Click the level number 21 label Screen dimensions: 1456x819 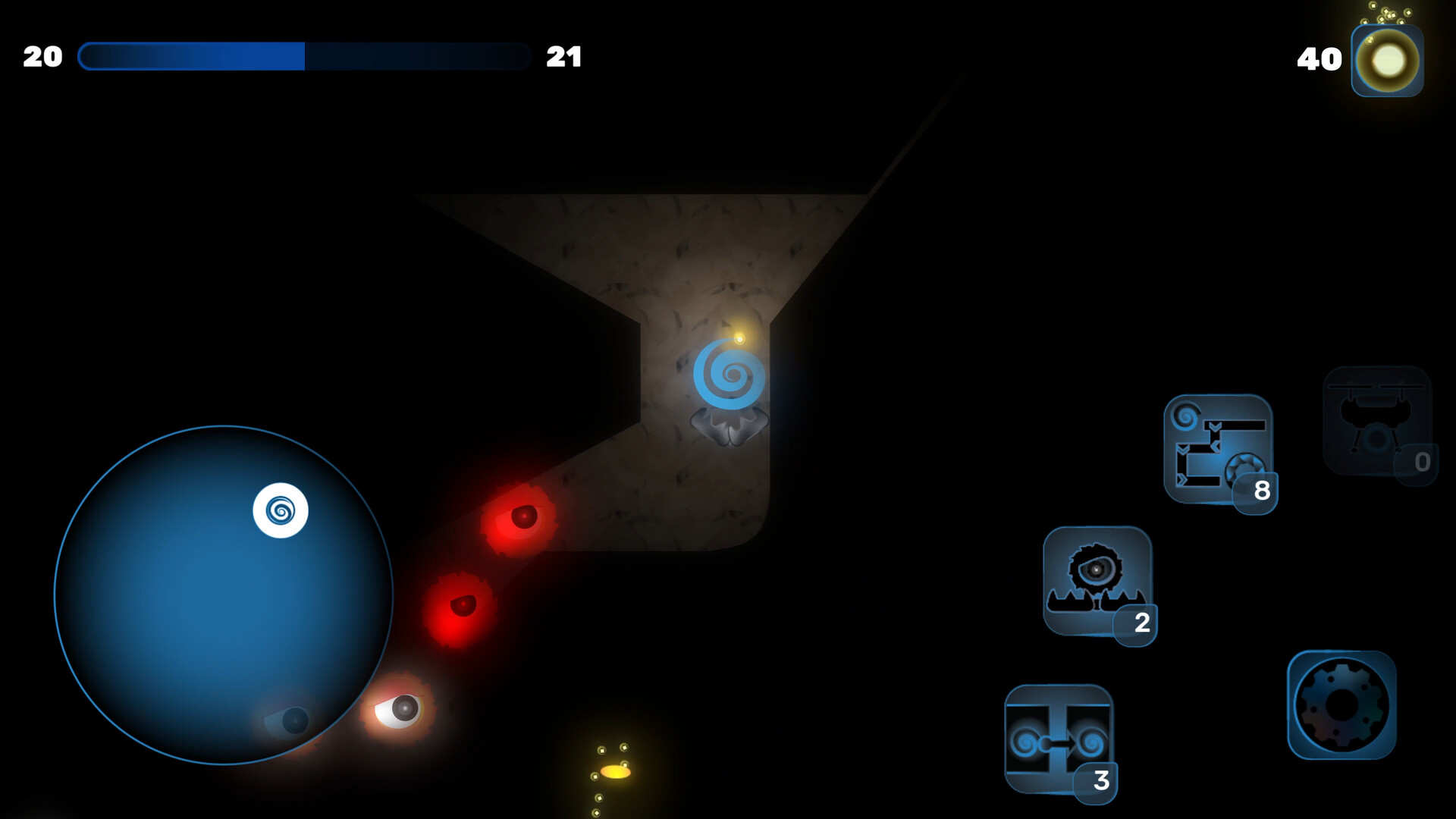point(564,56)
